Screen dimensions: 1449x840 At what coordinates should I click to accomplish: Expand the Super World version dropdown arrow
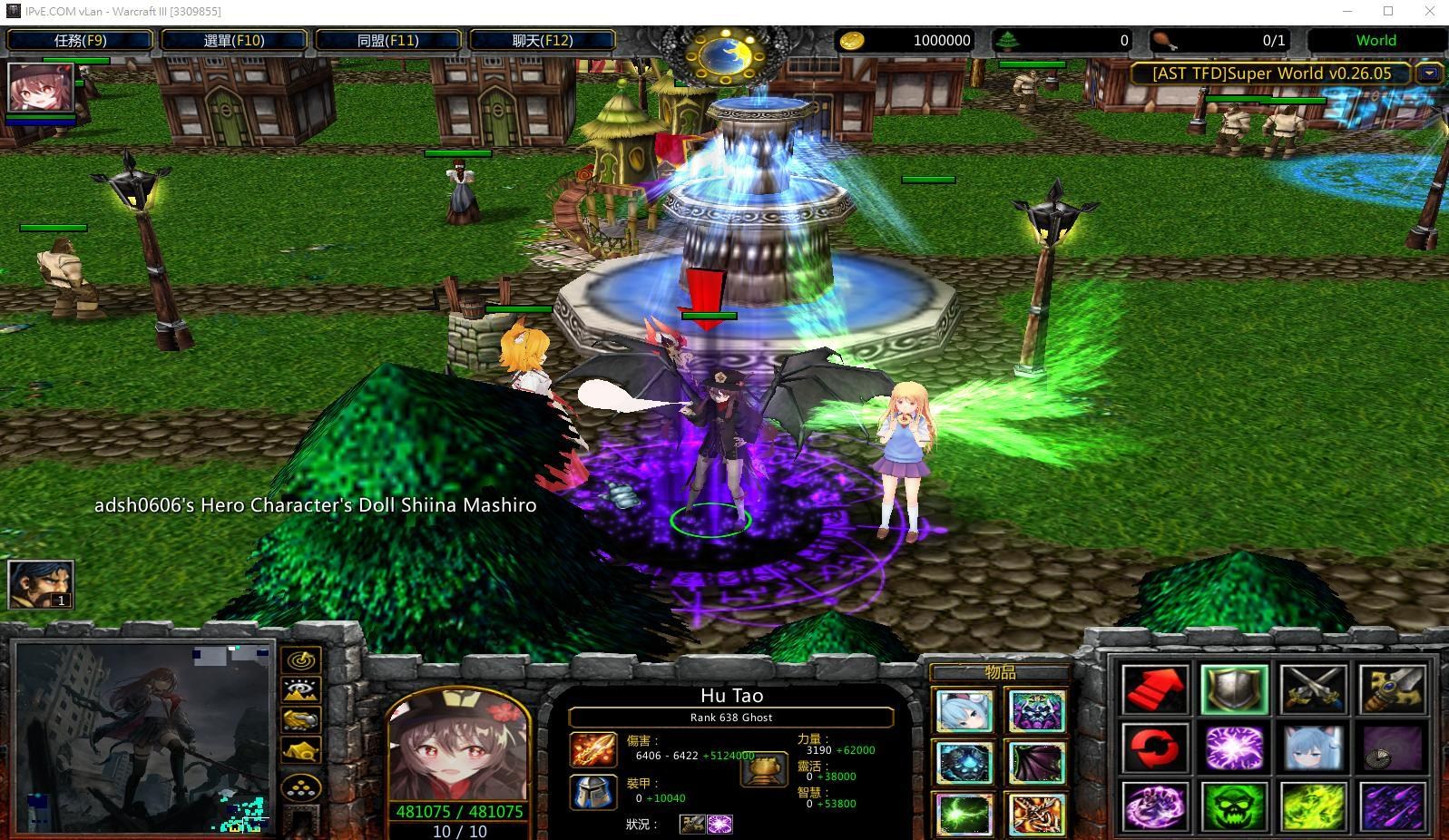pos(1430,73)
